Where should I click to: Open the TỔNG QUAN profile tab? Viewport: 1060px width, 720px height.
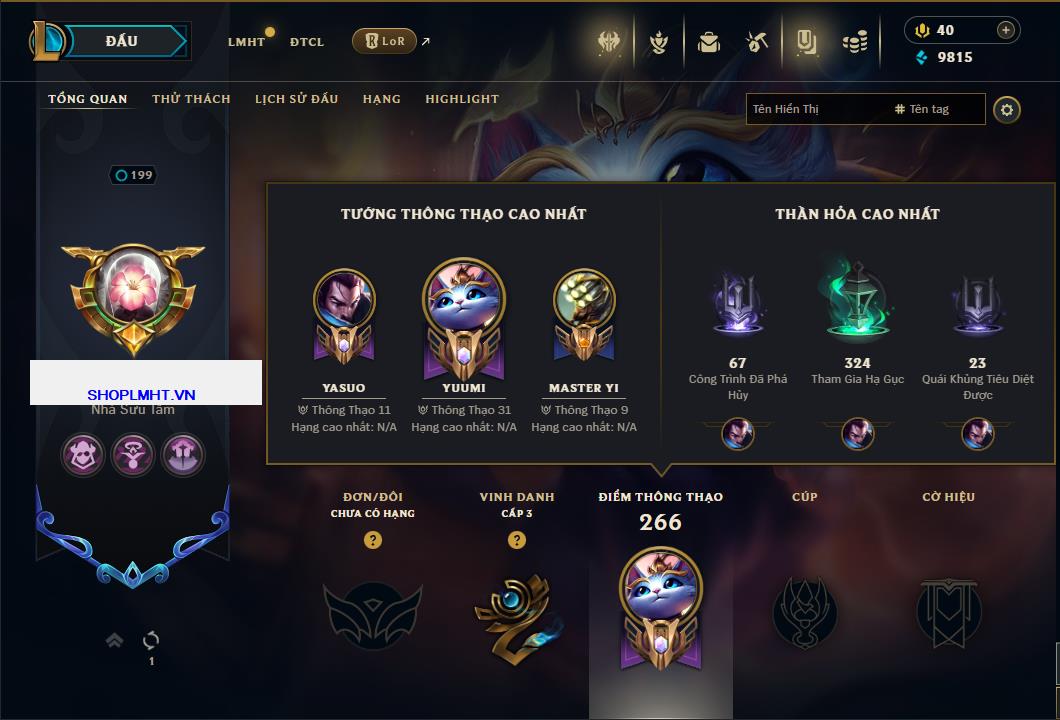pos(88,99)
